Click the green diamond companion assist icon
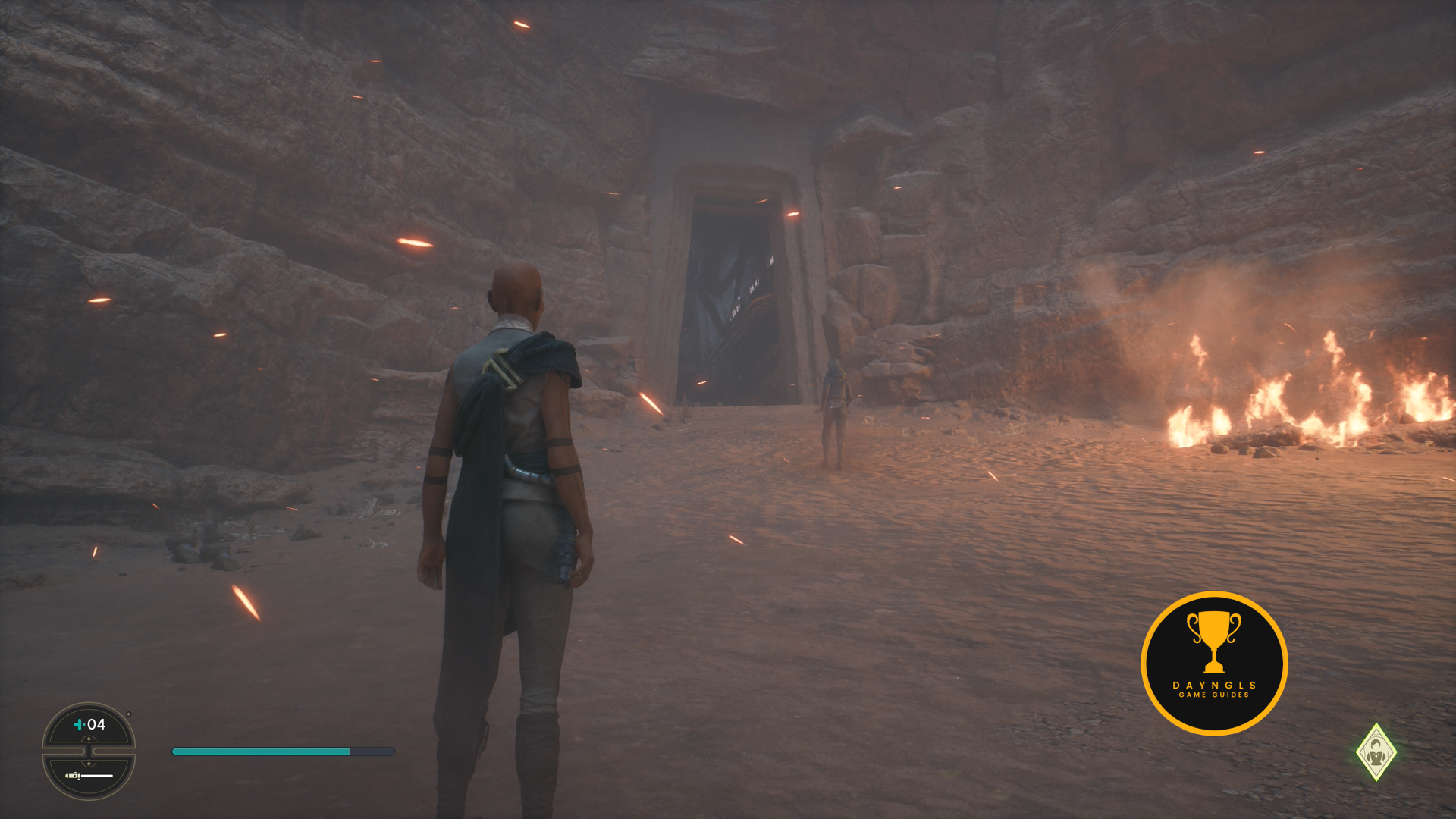This screenshot has width=1456, height=819. [x=1376, y=752]
